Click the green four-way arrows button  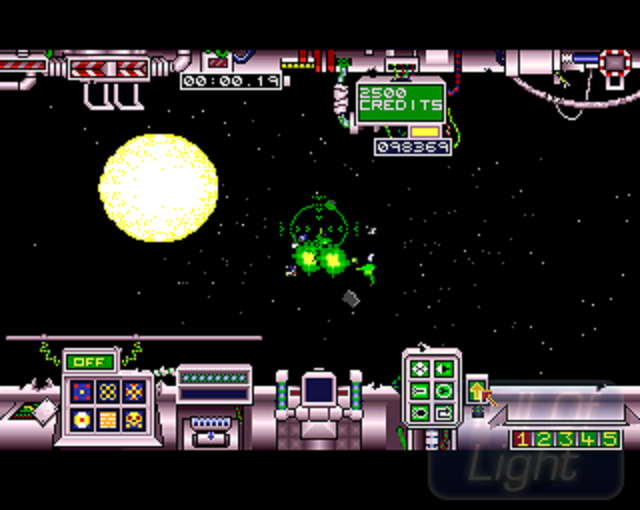(x=421, y=370)
